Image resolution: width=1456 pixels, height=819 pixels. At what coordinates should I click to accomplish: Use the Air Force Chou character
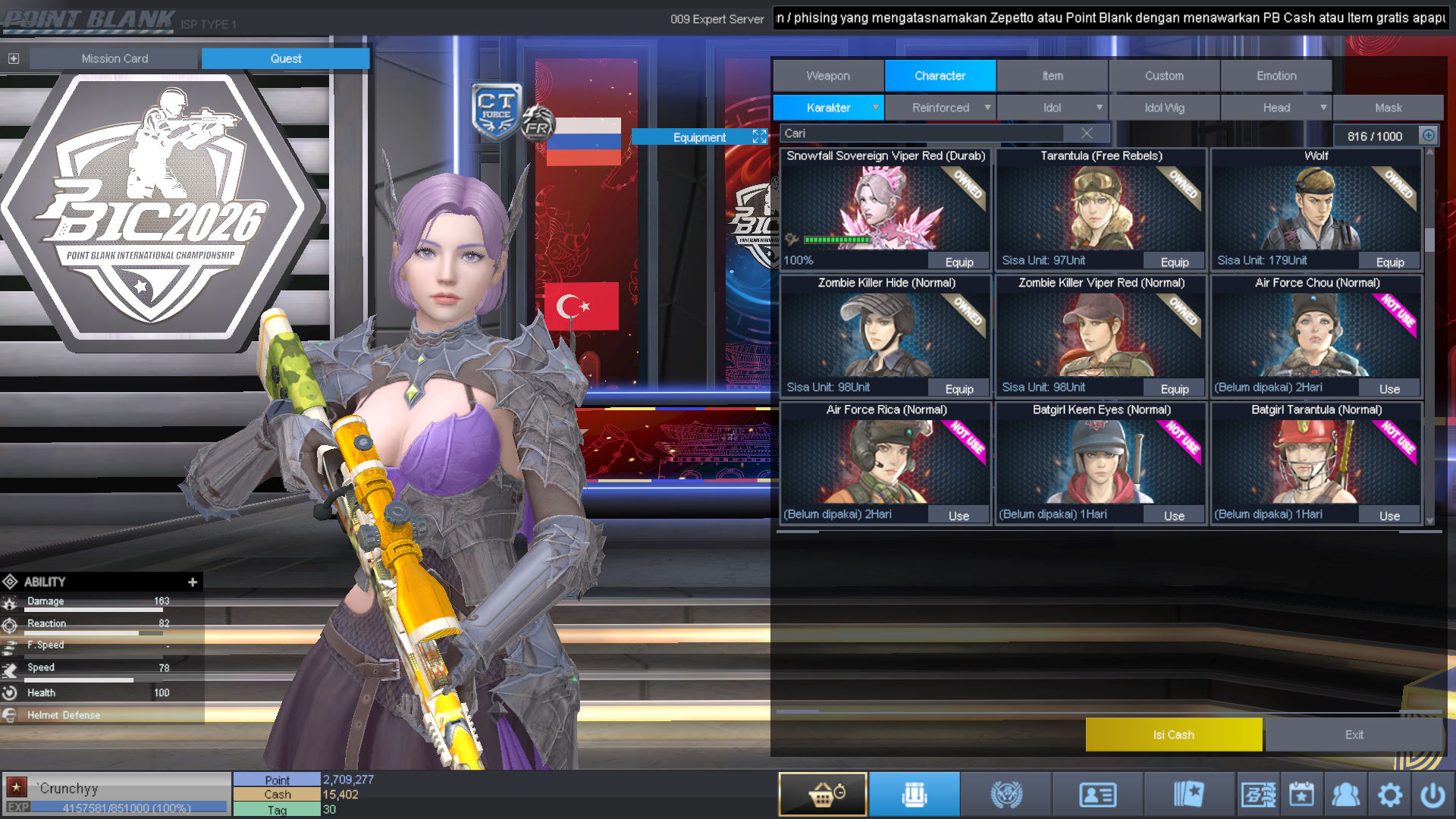pos(1389,389)
